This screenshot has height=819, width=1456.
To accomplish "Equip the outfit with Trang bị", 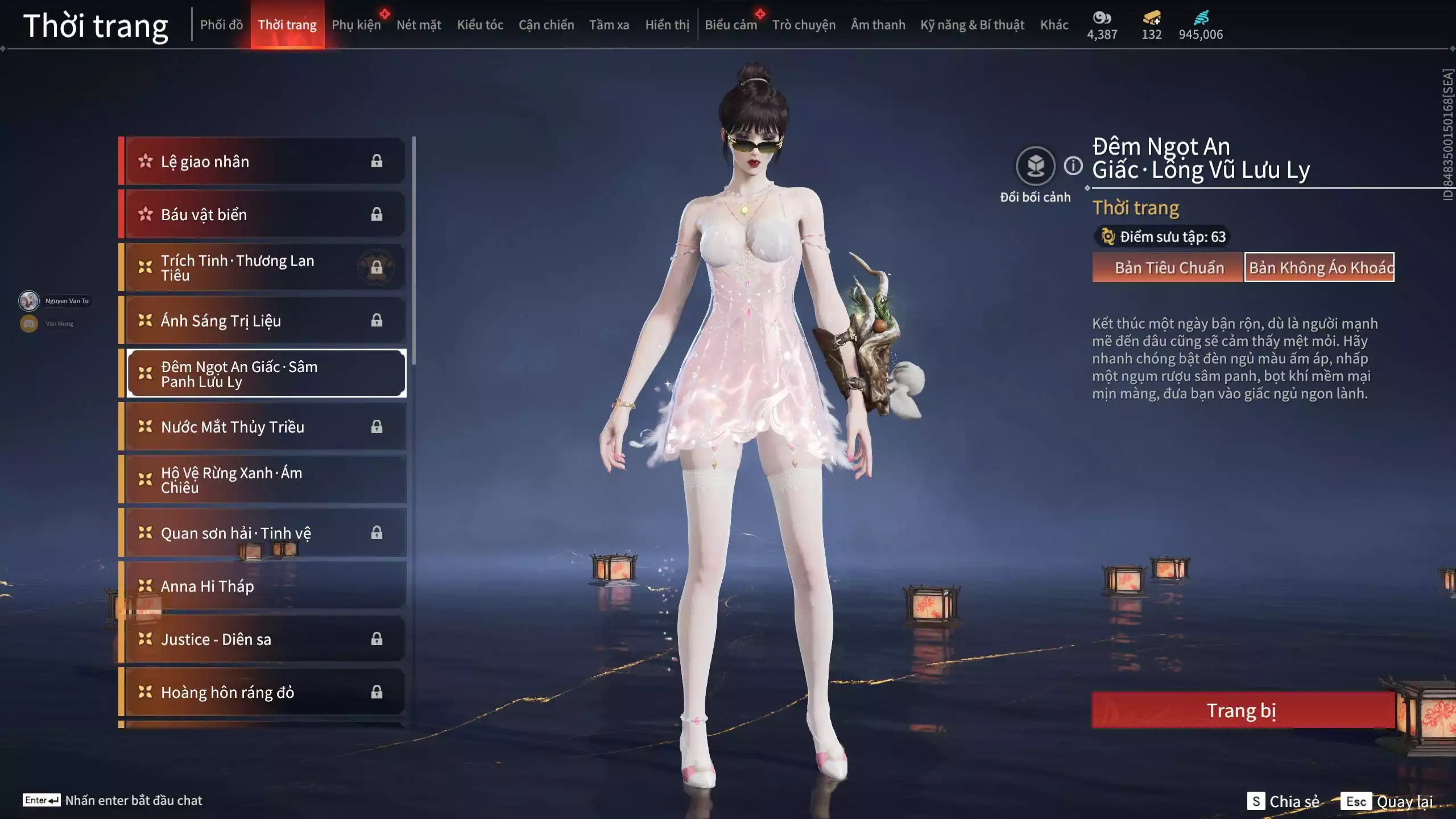I will click(1242, 710).
